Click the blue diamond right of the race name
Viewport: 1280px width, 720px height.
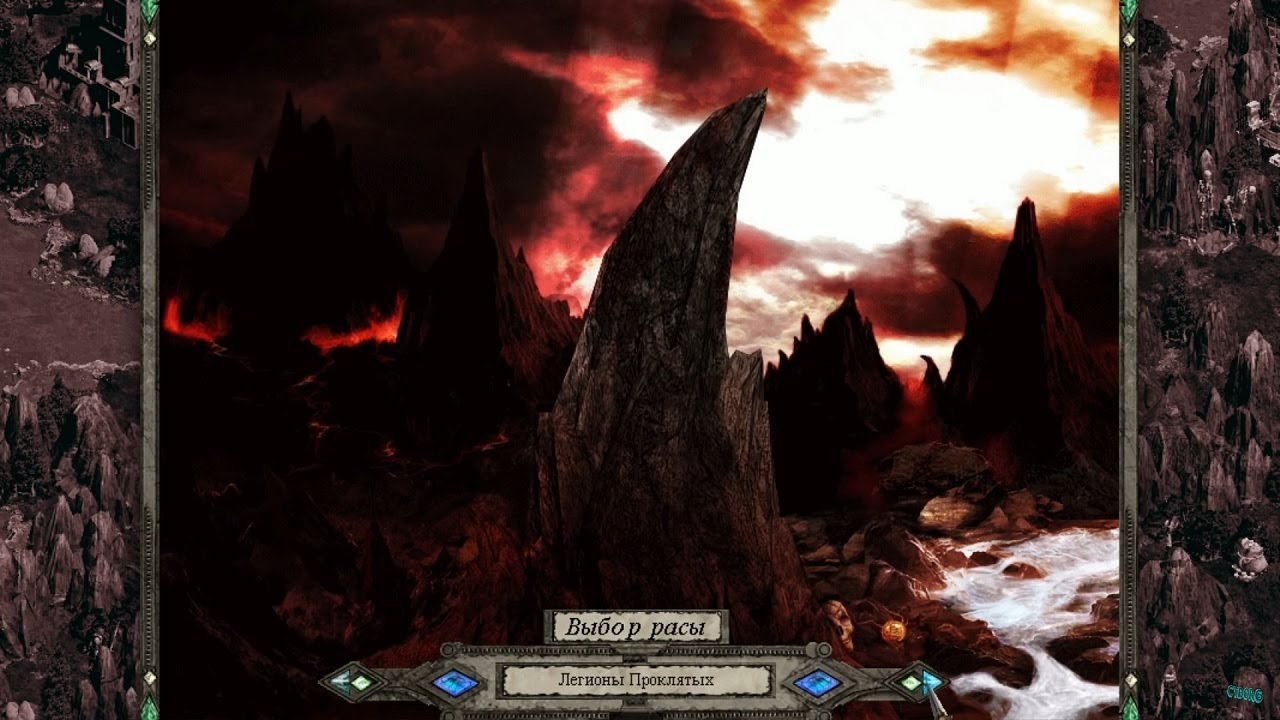tap(816, 683)
